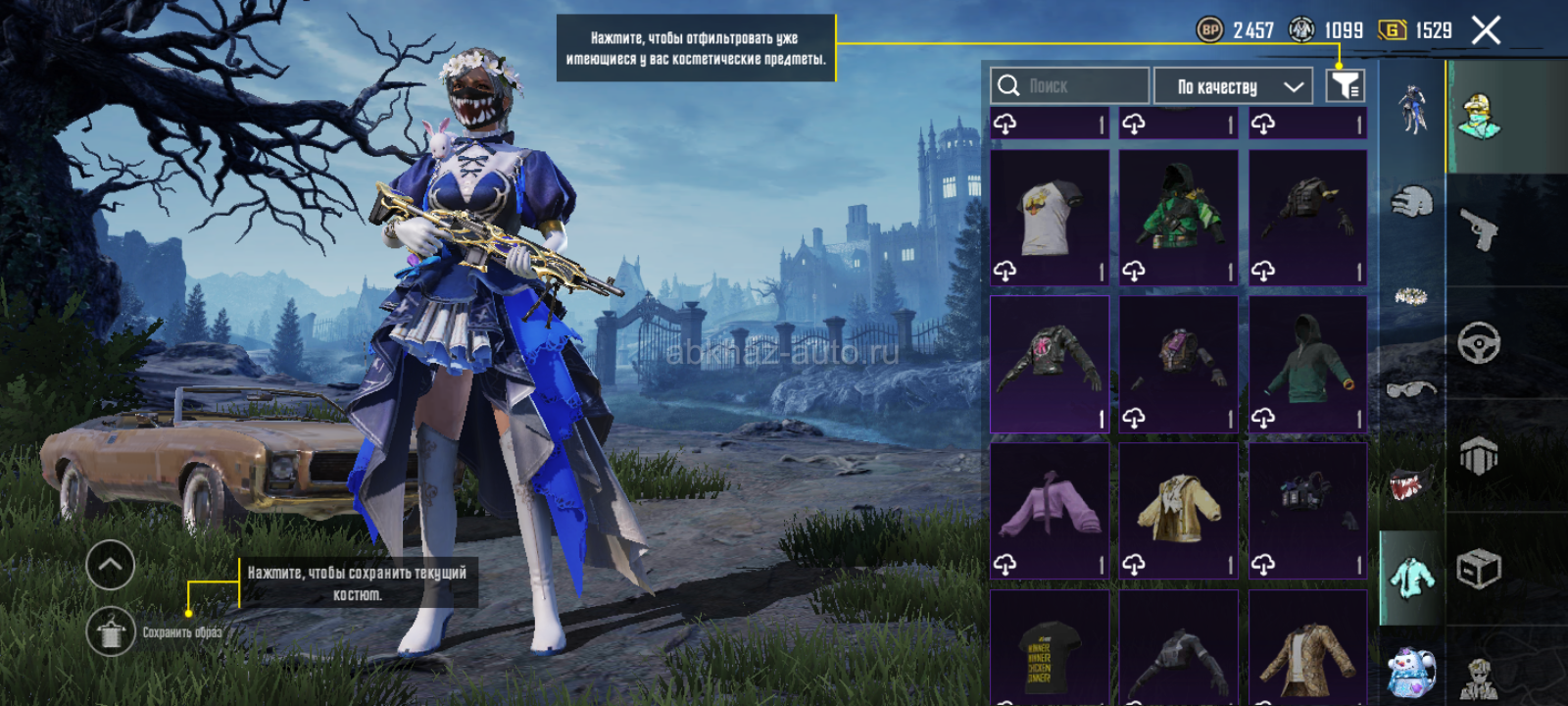
Task: Open the По качеству sorting dropdown
Action: (1233, 86)
